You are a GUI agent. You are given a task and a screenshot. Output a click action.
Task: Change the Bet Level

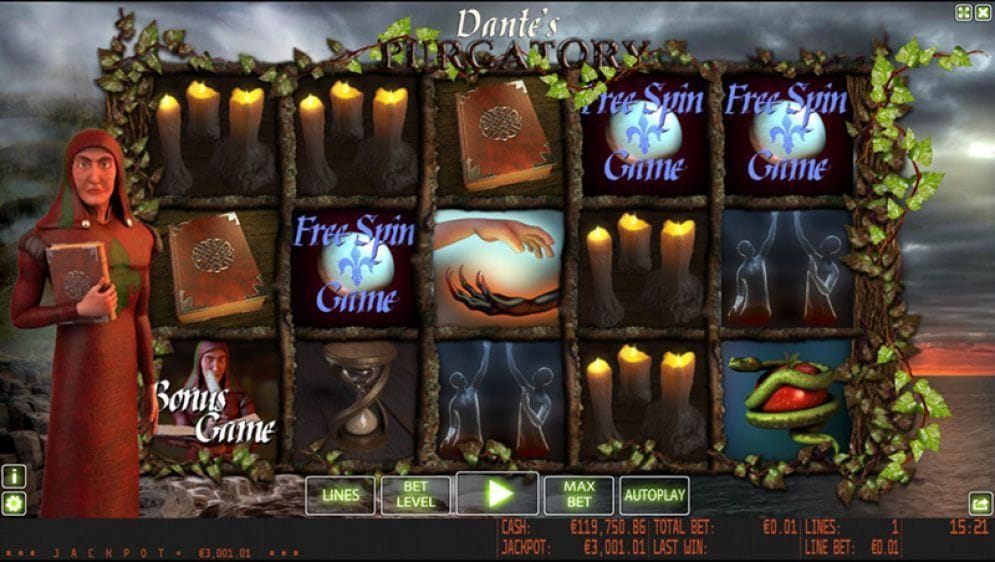coord(415,495)
